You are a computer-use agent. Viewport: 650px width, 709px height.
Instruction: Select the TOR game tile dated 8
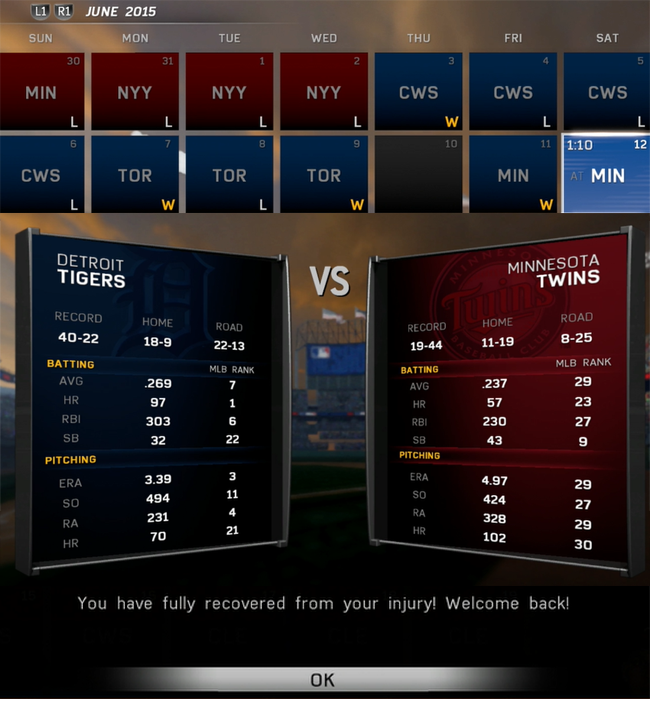[229, 174]
